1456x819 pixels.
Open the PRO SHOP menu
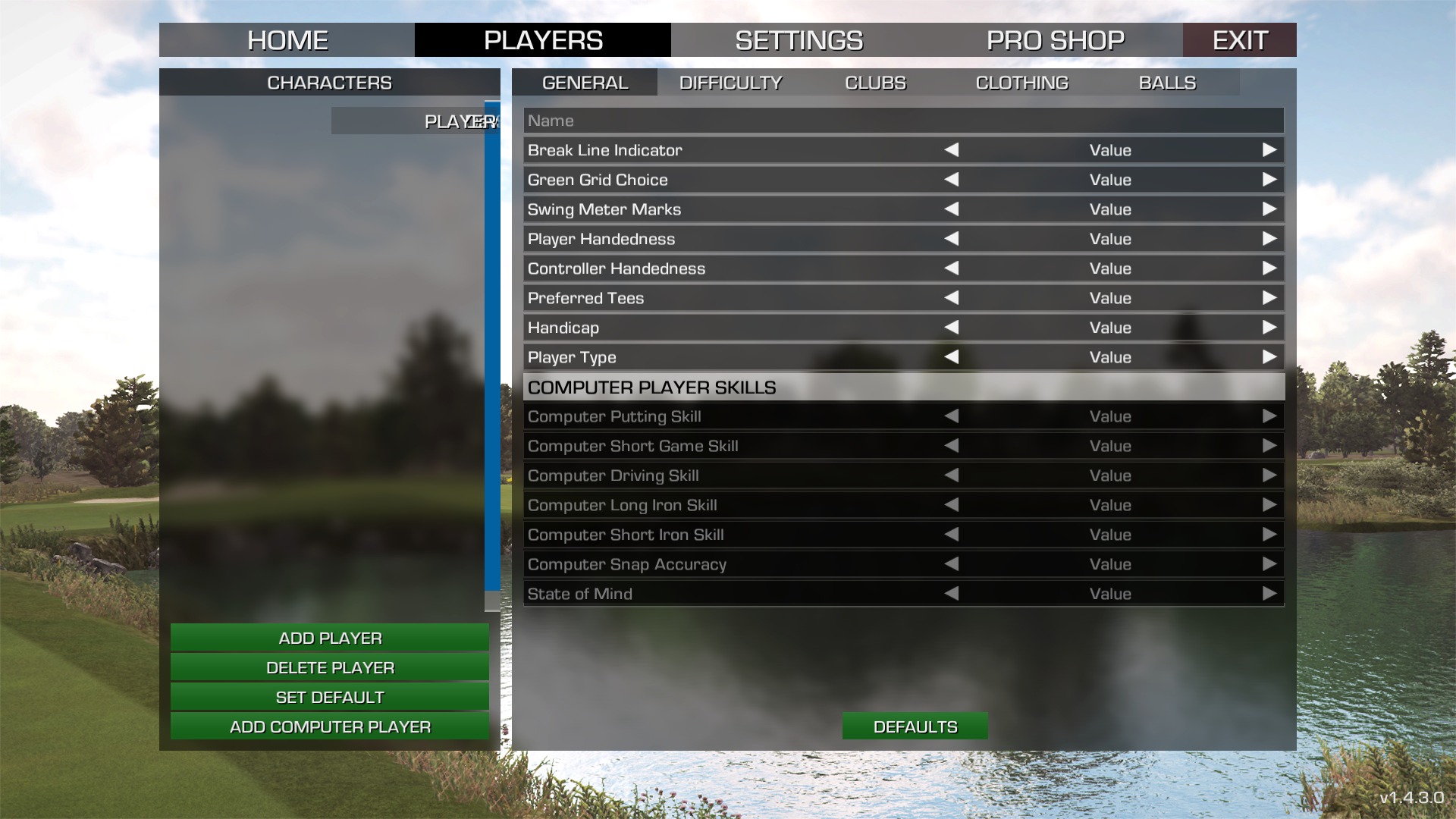coord(1055,40)
